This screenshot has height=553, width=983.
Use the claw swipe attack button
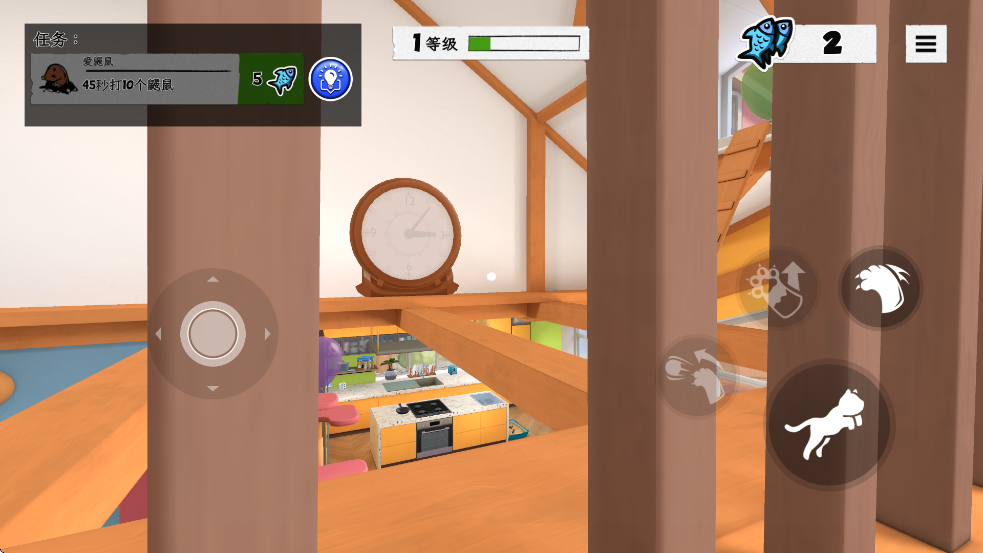click(x=880, y=288)
